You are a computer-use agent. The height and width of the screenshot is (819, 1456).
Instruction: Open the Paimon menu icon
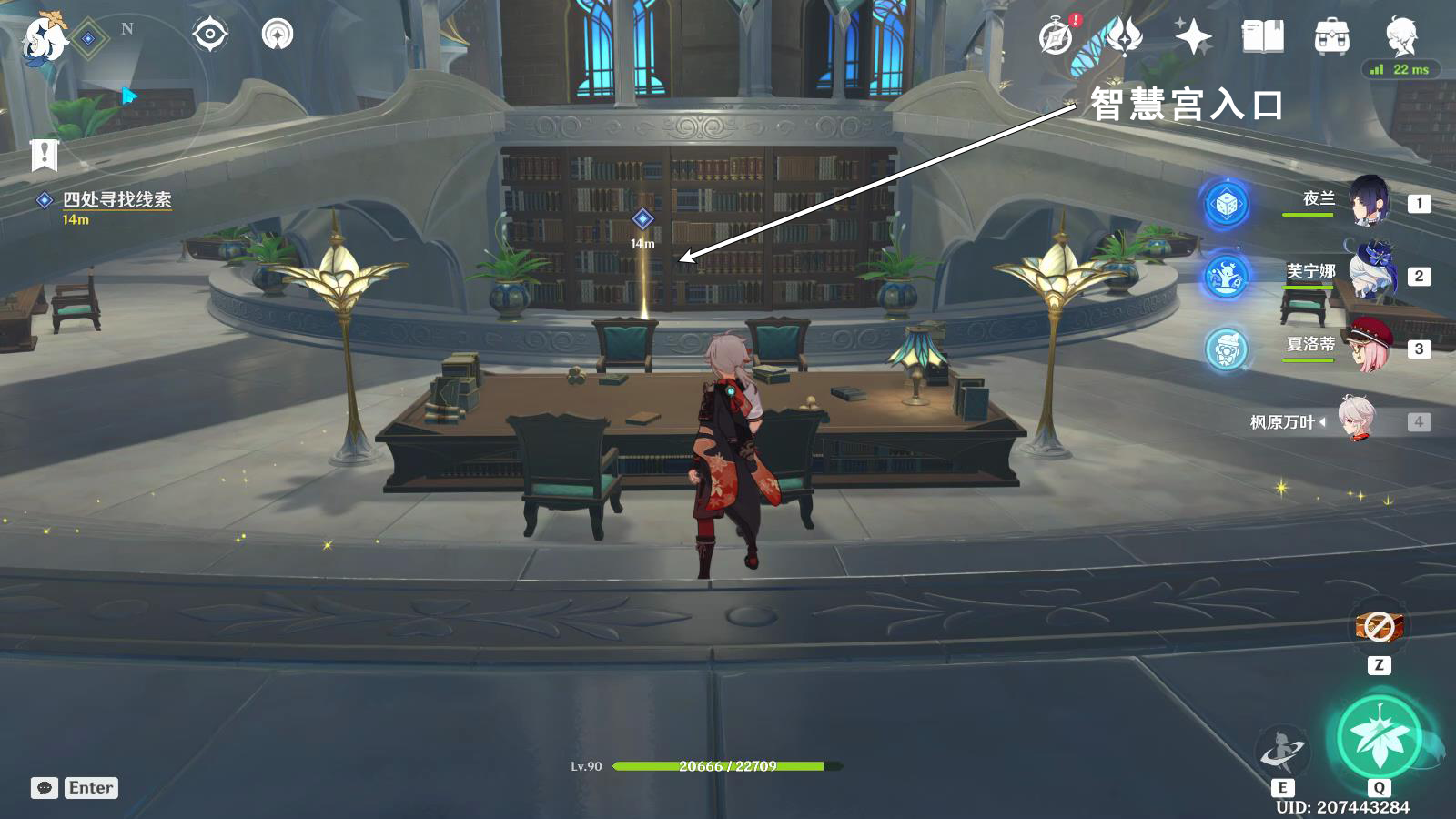click(x=44, y=38)
